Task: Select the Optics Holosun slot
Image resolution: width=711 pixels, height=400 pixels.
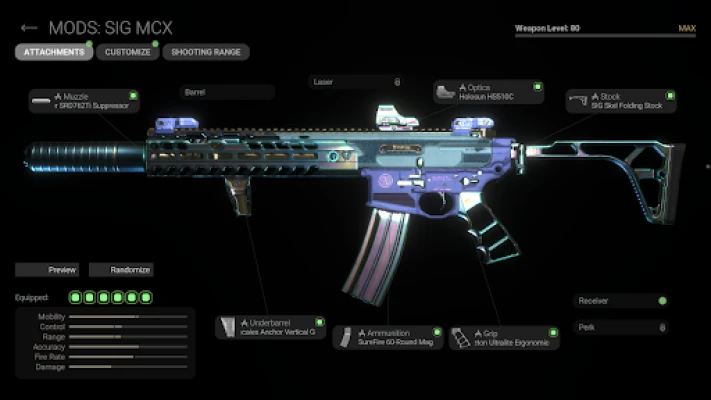Action: tap(489, 92)
